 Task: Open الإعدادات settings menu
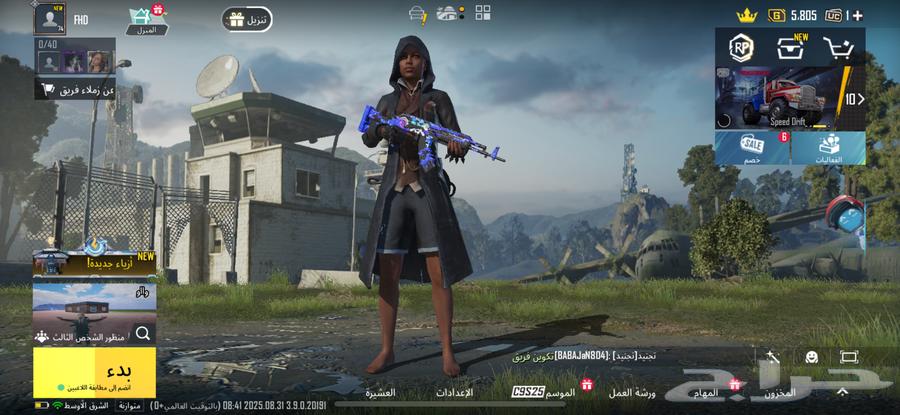coord(455,393)
